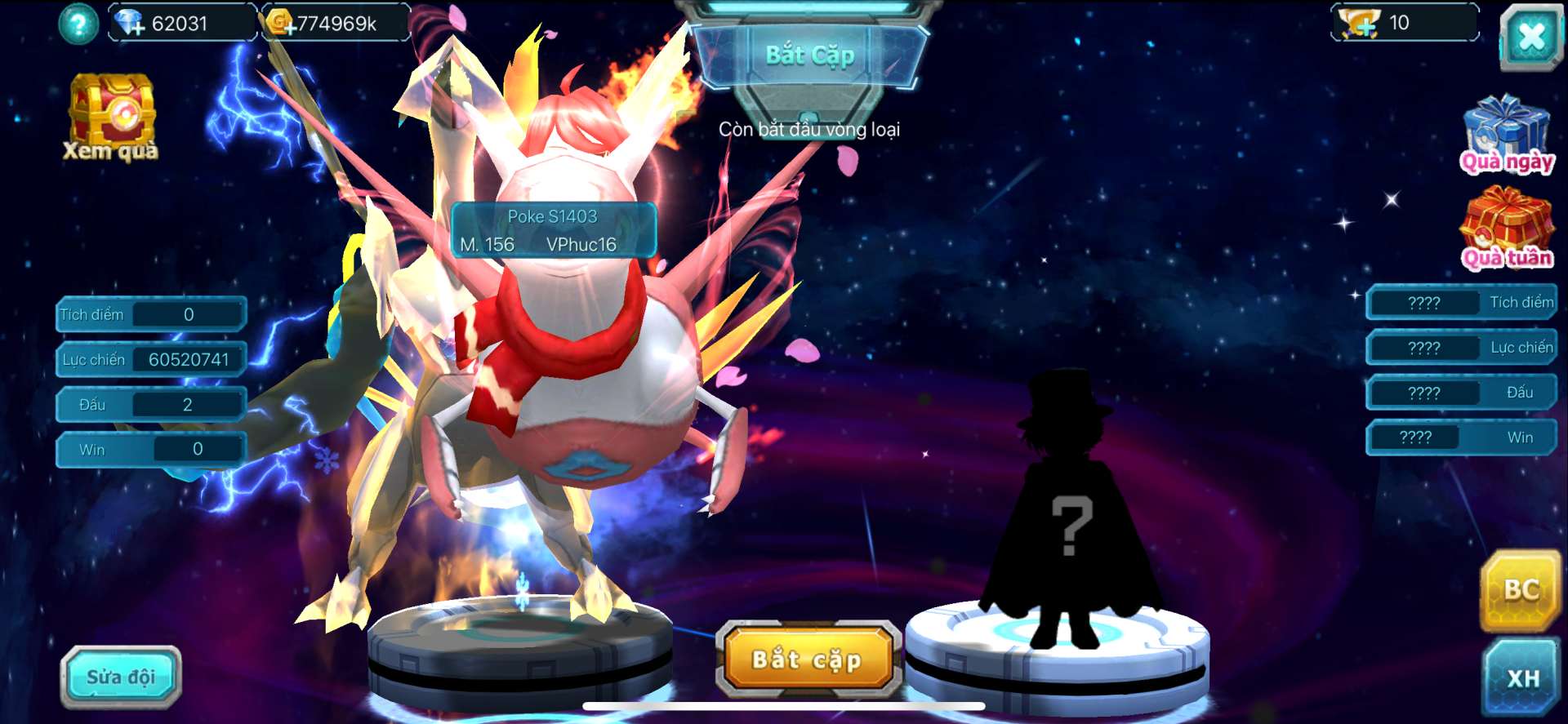Buy more match tickets with the plus icon

pyautogui.click(x=1359, y=23)
